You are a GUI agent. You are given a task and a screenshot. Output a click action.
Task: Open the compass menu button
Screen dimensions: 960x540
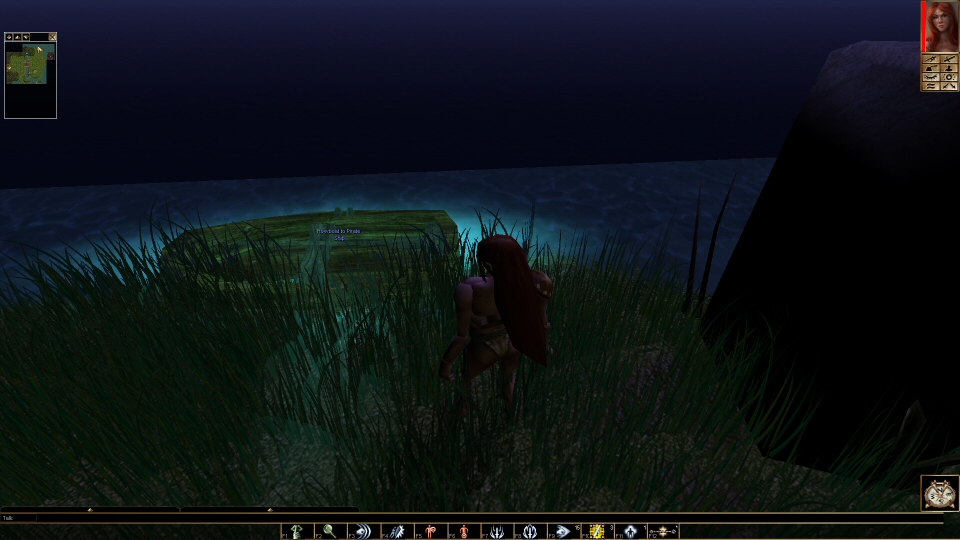pos(939,494)
